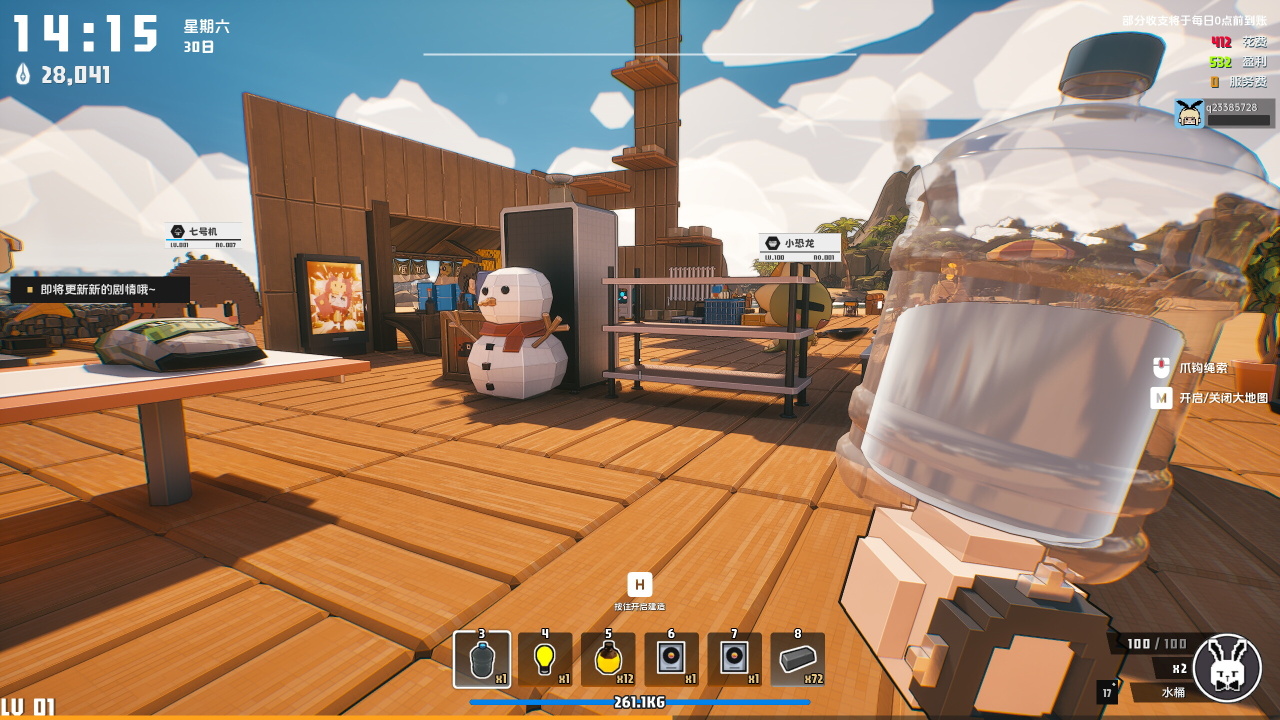
Task: Open the rabbit character emblem
Action: (x=1227, y=668)
